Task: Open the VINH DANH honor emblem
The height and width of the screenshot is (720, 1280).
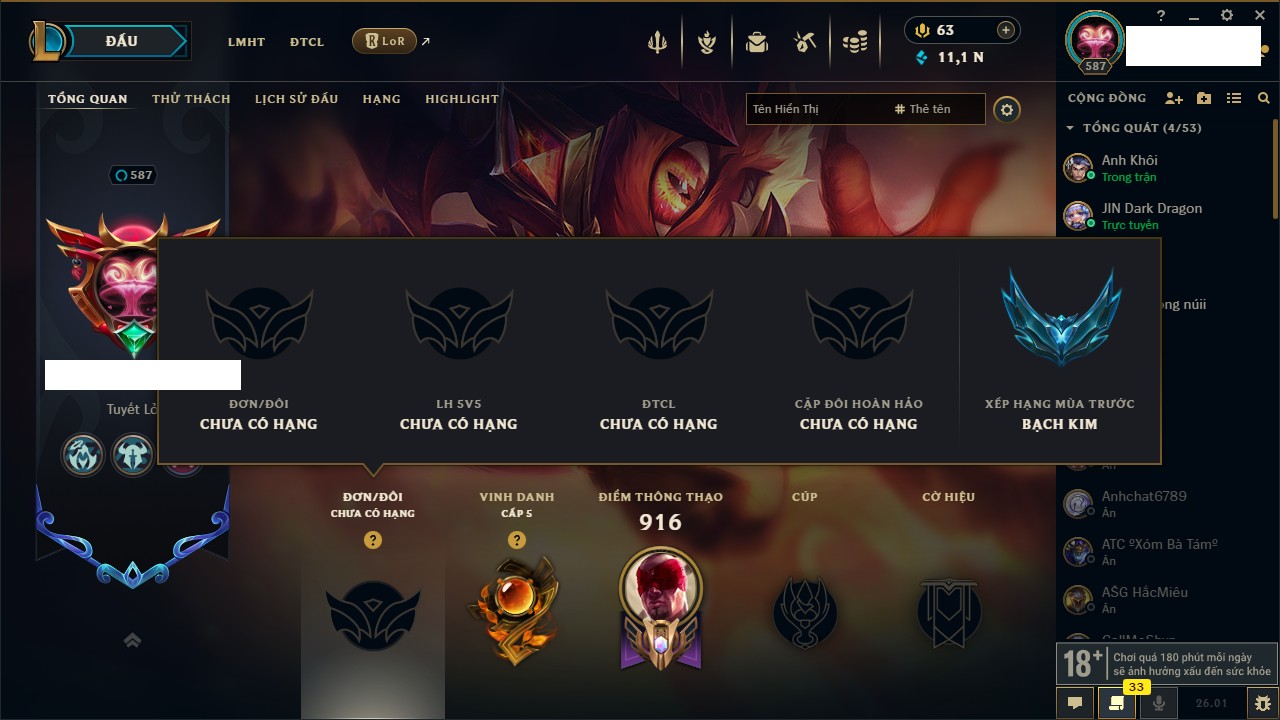Action: [x=516, y=612]
